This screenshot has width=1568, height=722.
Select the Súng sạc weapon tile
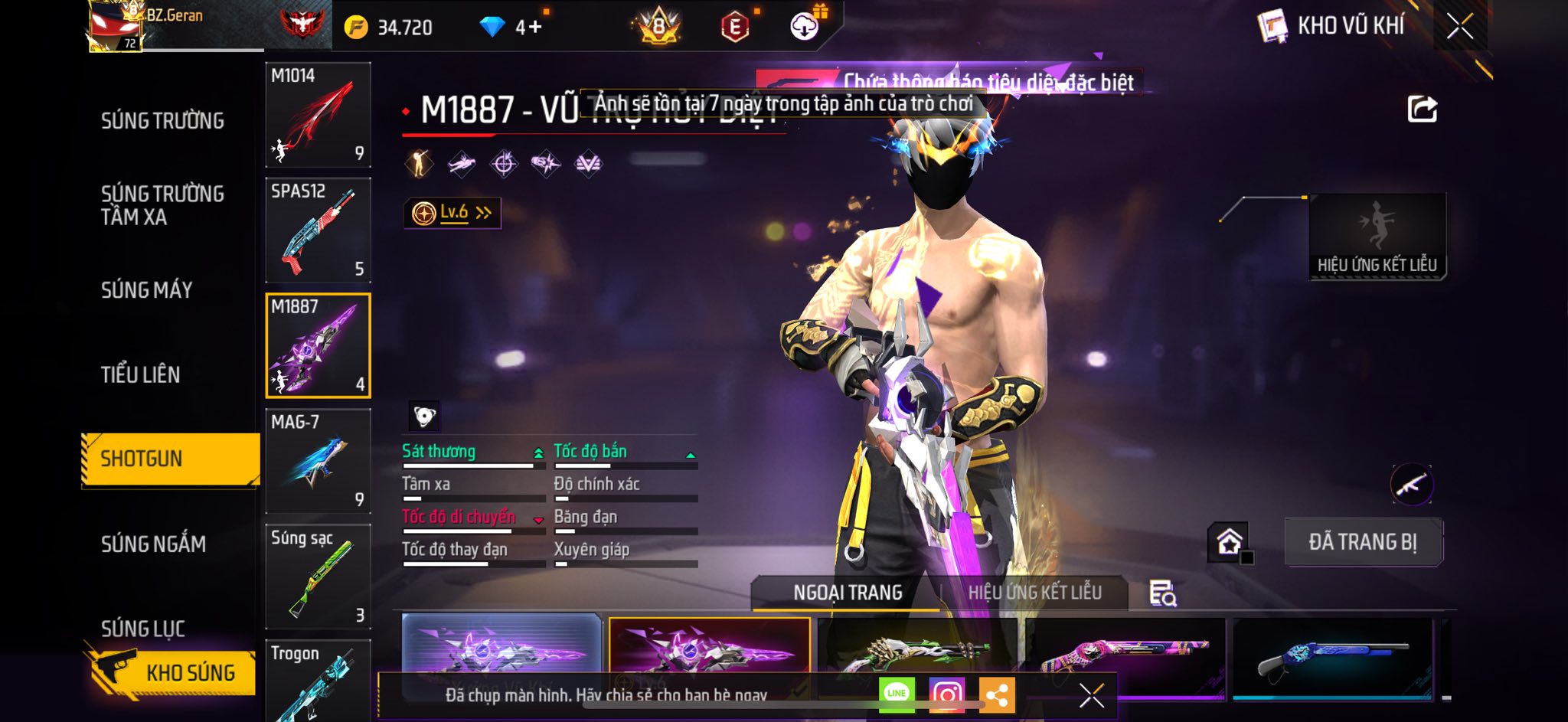318,577
